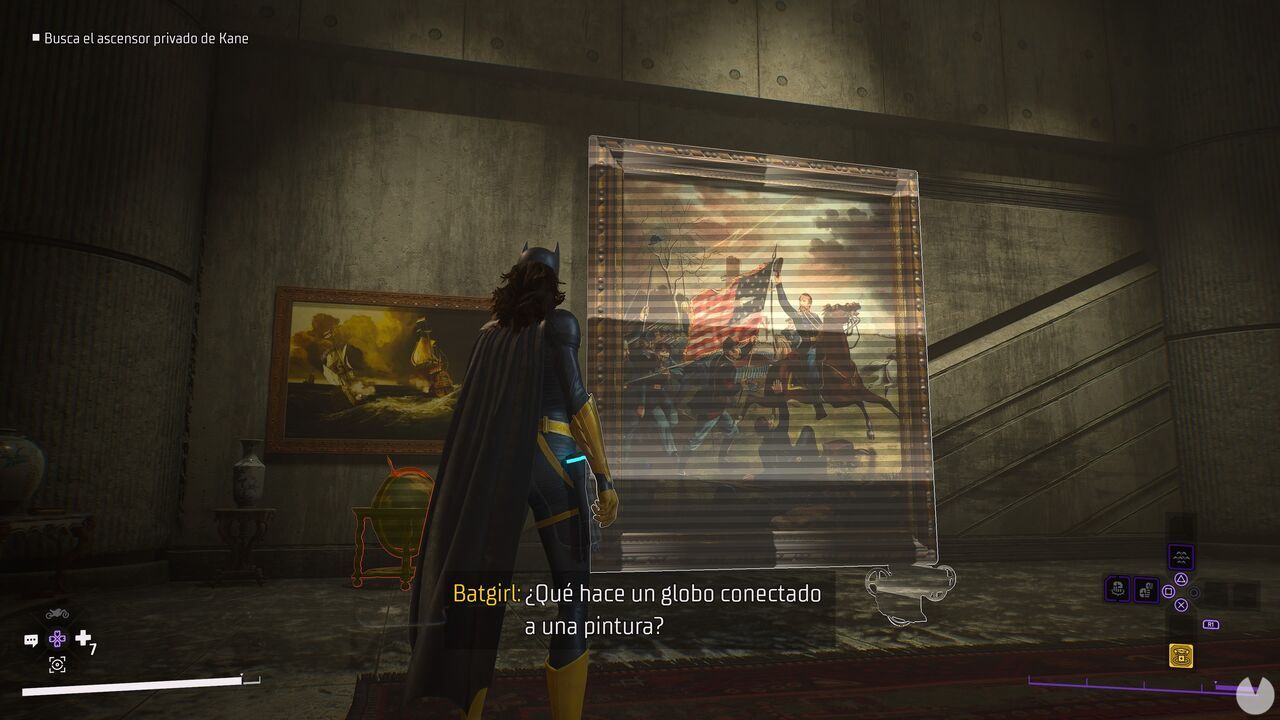Click the purple D-pad quick-select icon
The height and width of the screenshot is (720, 1280).
coord(57,639)
